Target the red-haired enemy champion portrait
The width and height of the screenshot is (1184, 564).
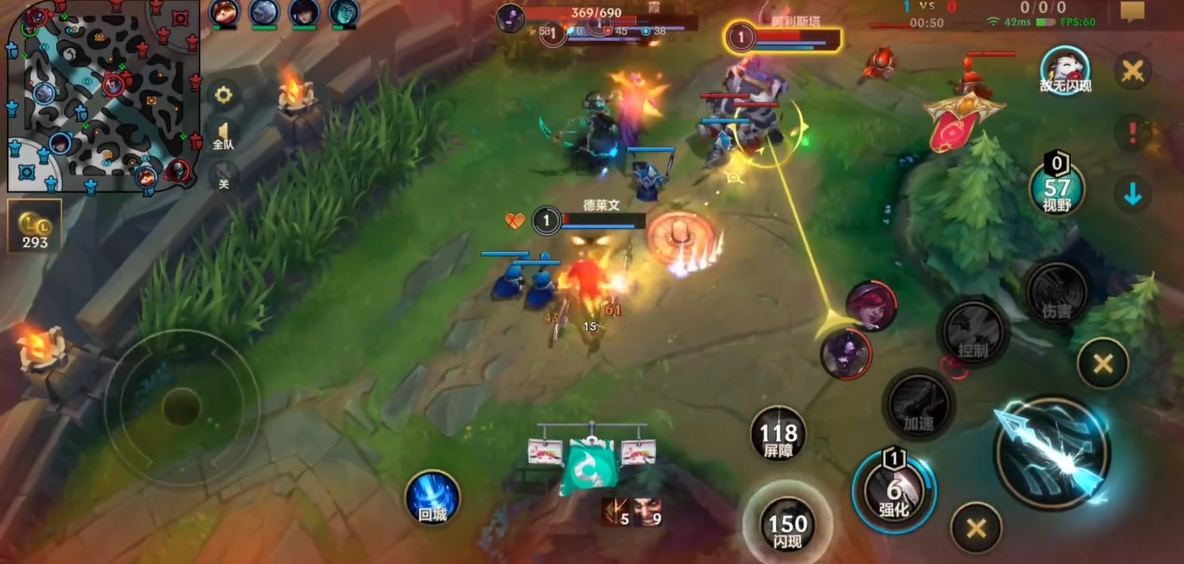870,307
